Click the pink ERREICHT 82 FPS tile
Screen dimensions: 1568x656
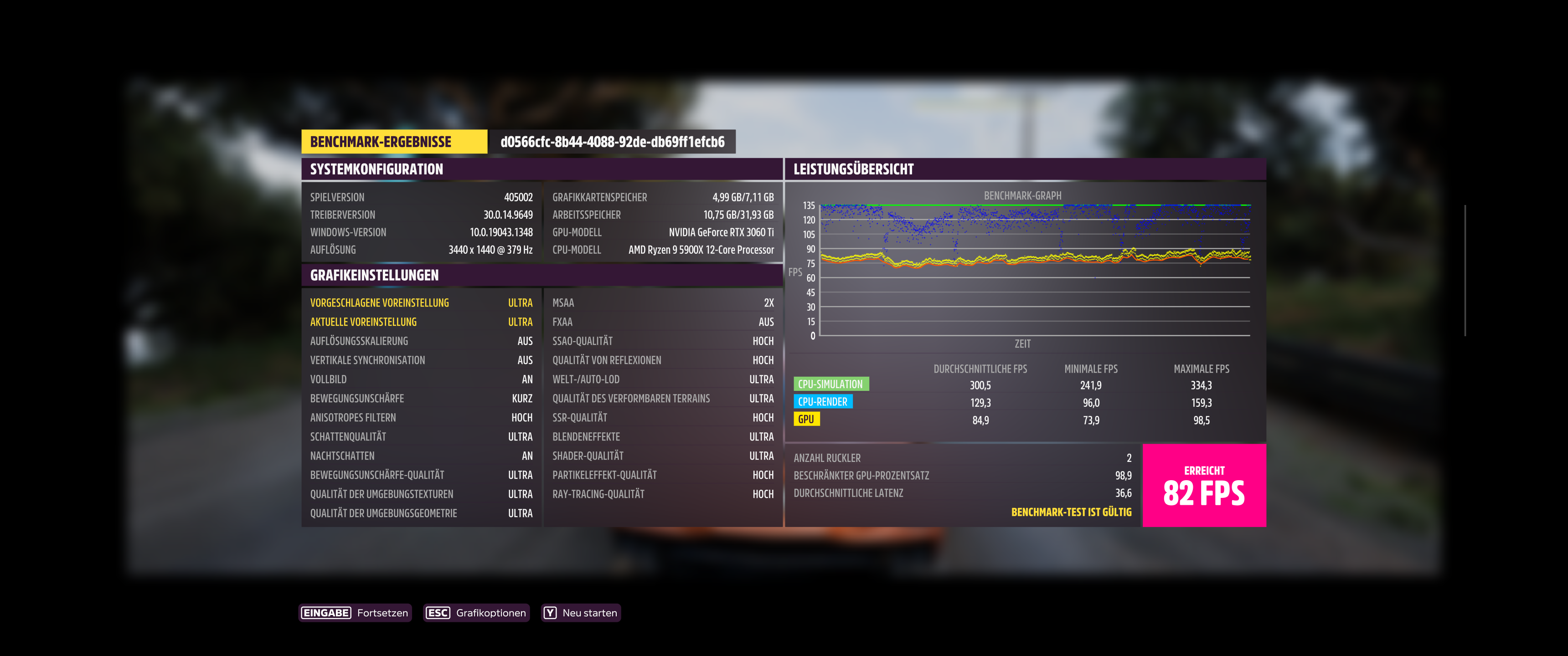(1204, 485)
